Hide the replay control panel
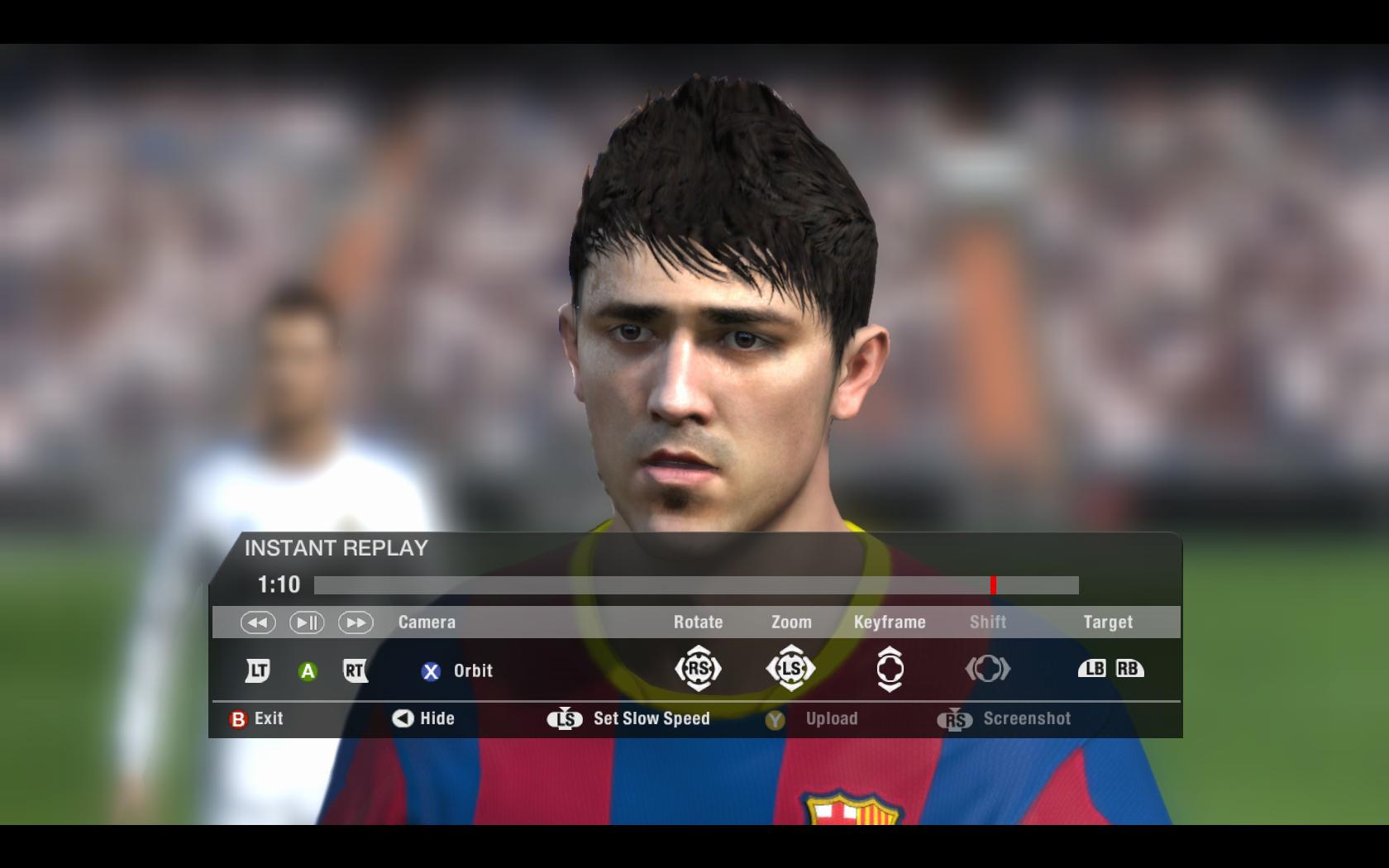Screen dimensions: 1389x868 click(423, 719)
